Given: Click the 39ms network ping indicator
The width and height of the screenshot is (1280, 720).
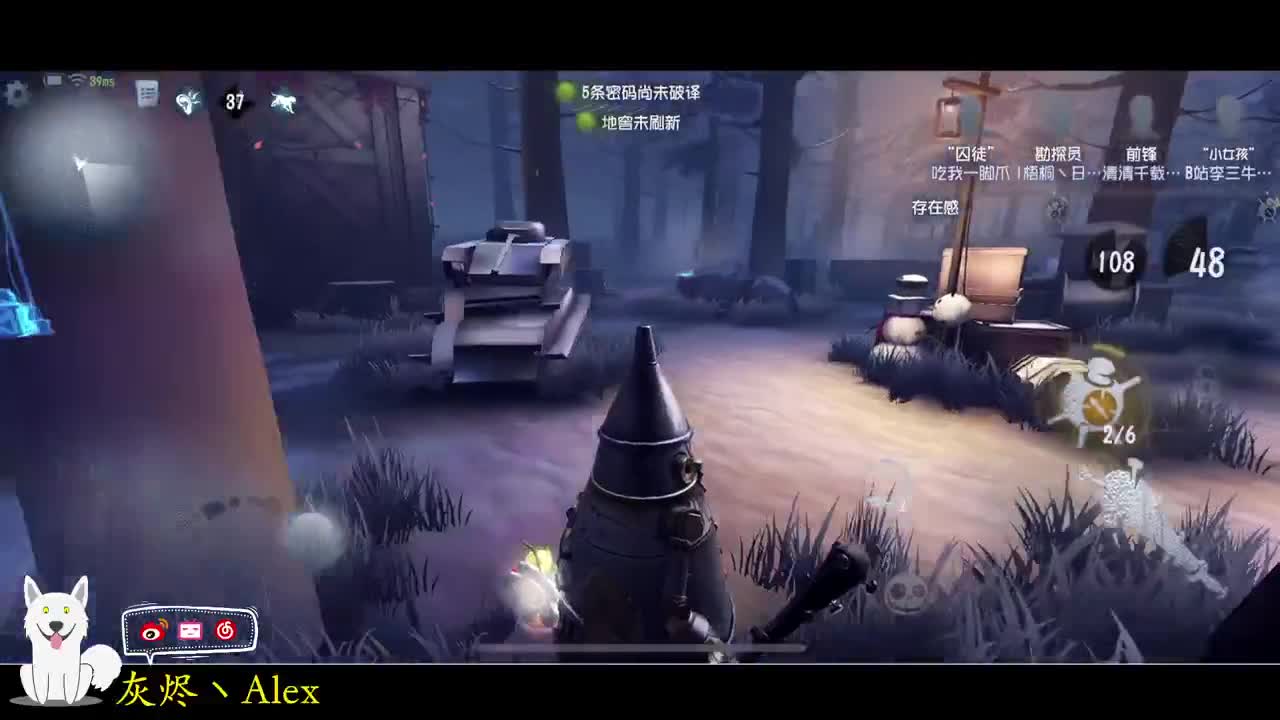Looking at the screenshot, I should coord(101,82).
